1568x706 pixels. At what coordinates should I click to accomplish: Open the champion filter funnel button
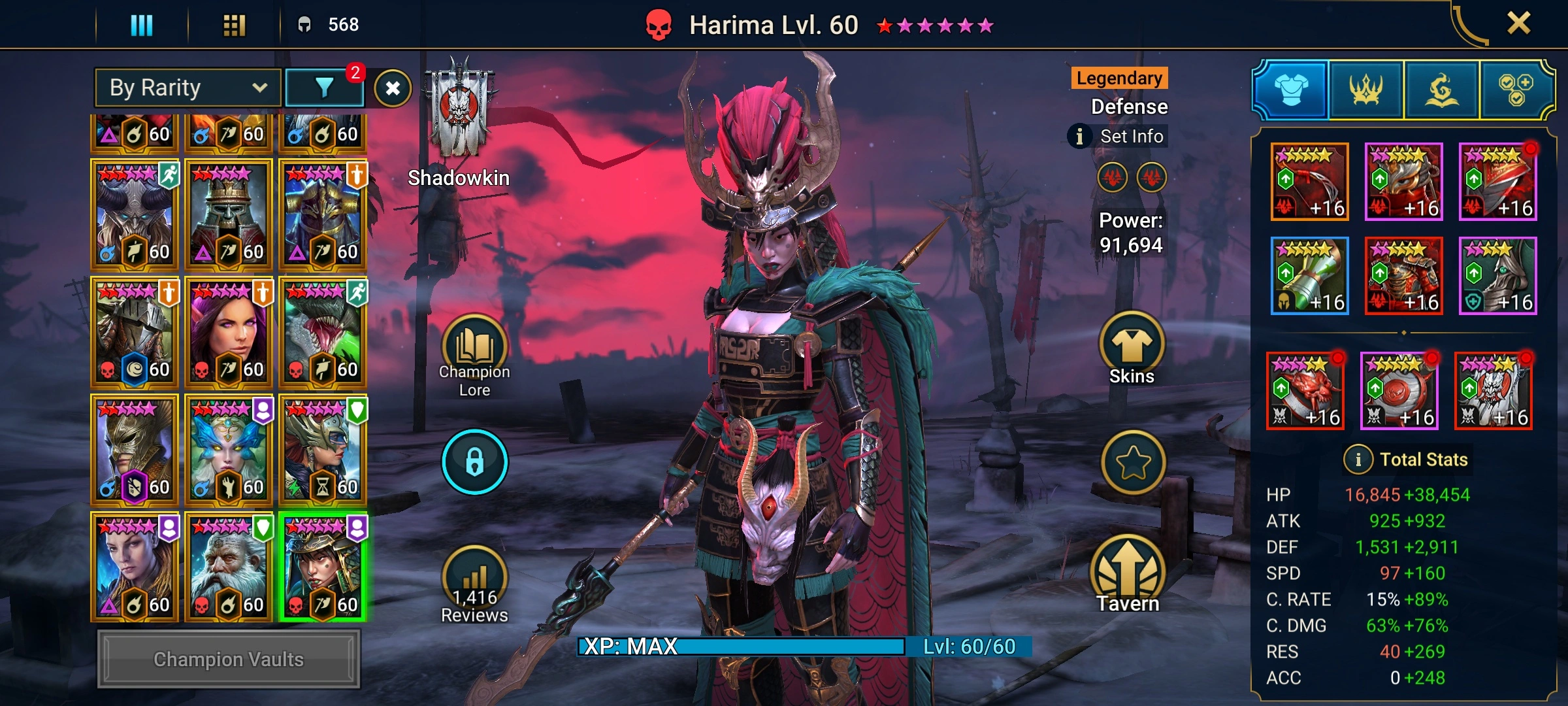(x=325, y=88)
